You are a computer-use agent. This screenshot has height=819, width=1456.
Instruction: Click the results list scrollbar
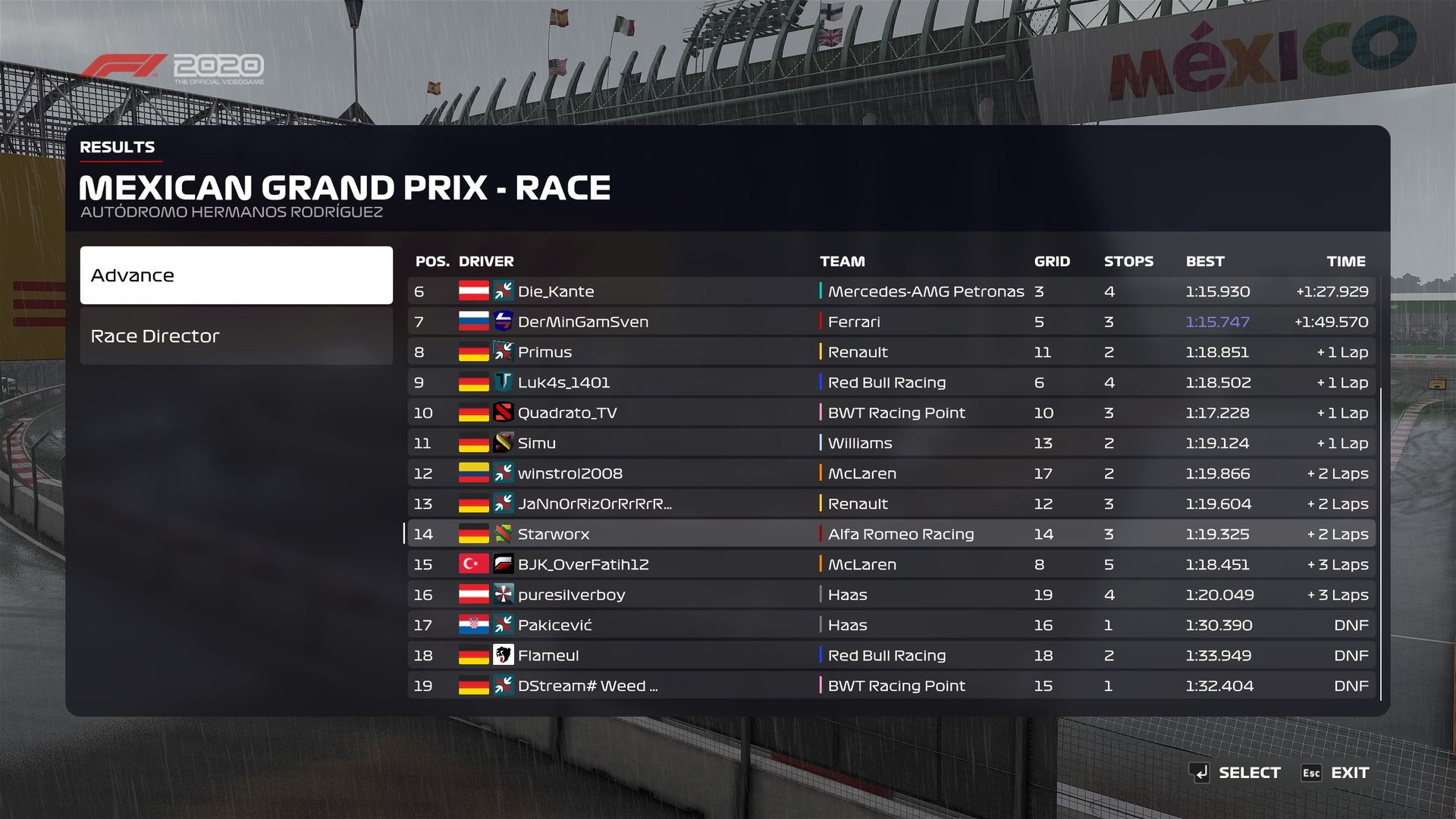[1381, 543]
